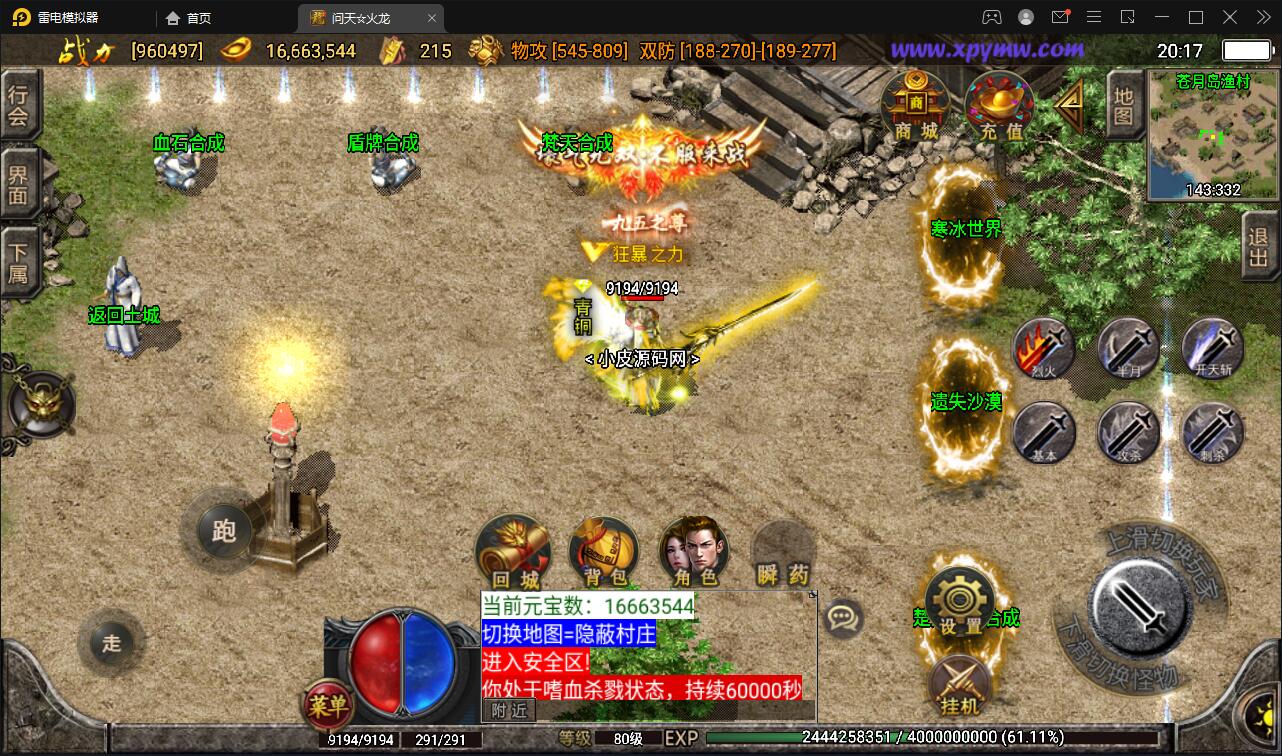The height and width of the screenshot is (756, 1282).
Task: Select the 开天斩 skill icon
Action: click(1211, 350)
